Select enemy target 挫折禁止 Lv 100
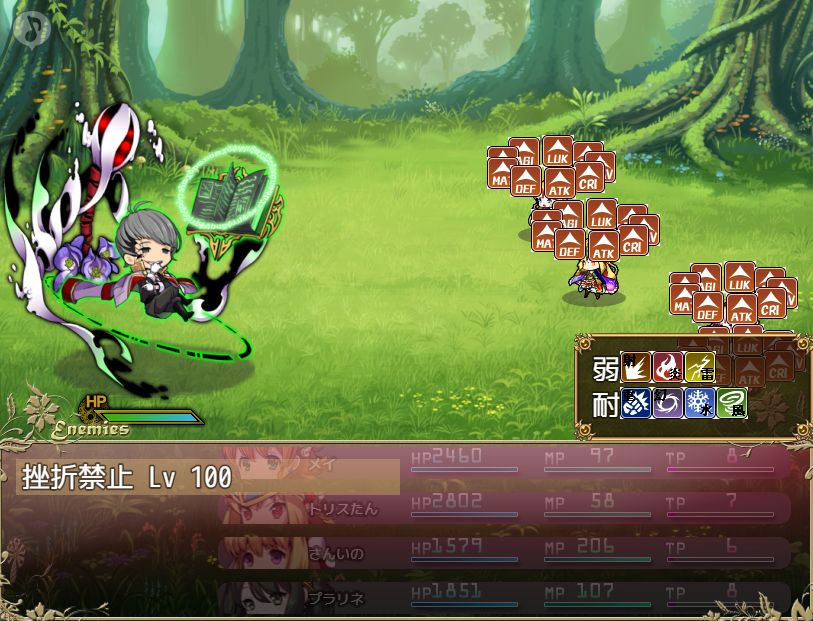The width and height of the screenshot is (813, 621). (x=207, y=477)
